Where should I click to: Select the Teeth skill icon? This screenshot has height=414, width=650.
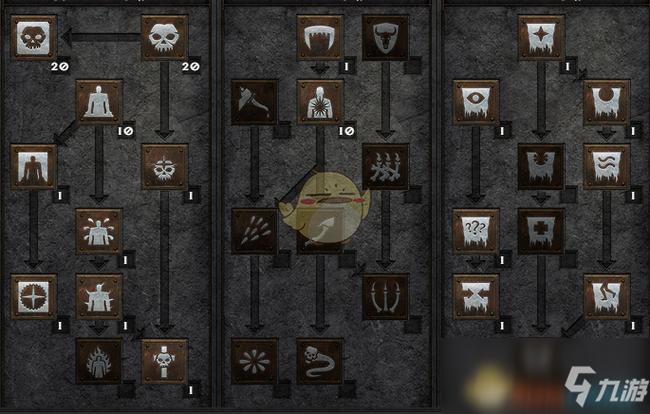click(320, 39)
